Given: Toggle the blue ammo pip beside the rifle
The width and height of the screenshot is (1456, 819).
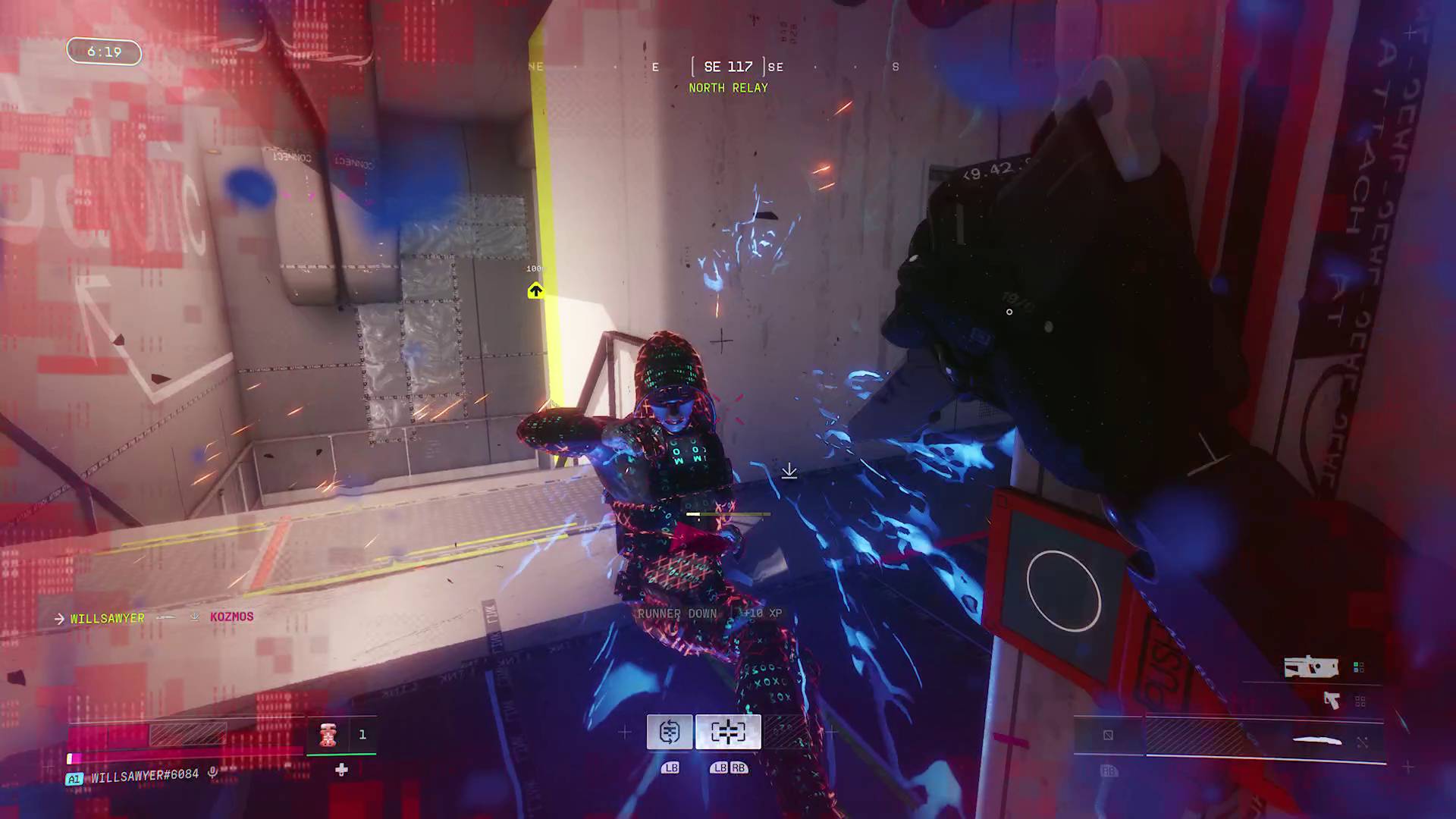Looking at the screenshot, I should pyautogui.click(x=1356, y=670).
